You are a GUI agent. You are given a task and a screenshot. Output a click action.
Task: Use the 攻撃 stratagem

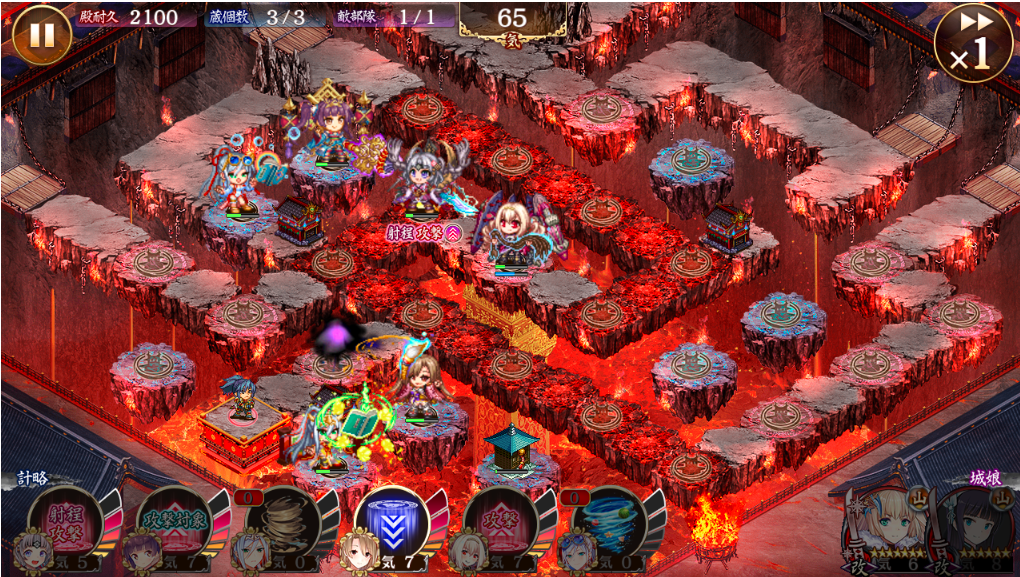[500, 521]
